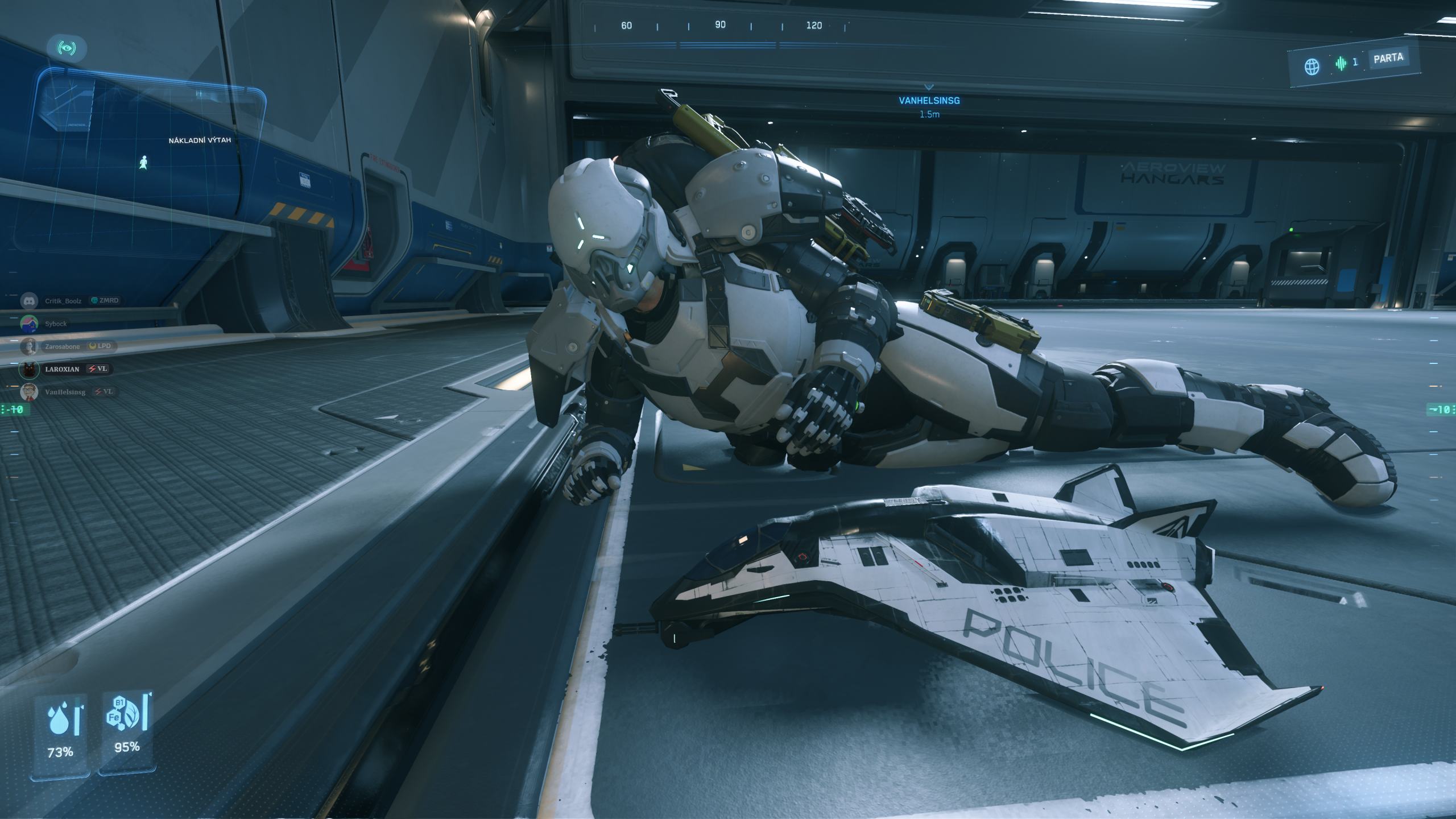
Task: Click Critik_Boolz in the Discord voice overlay
Action: pos(63,301)
